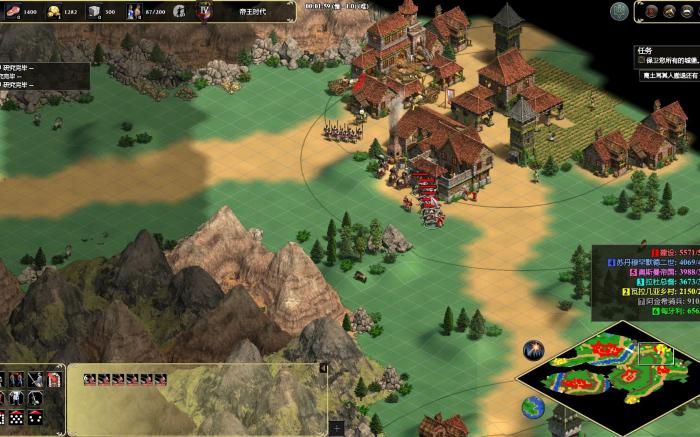Click the idle villager population icon in the resource bar
This screenshot has height=437, width=700.
[x=178, y=11]
